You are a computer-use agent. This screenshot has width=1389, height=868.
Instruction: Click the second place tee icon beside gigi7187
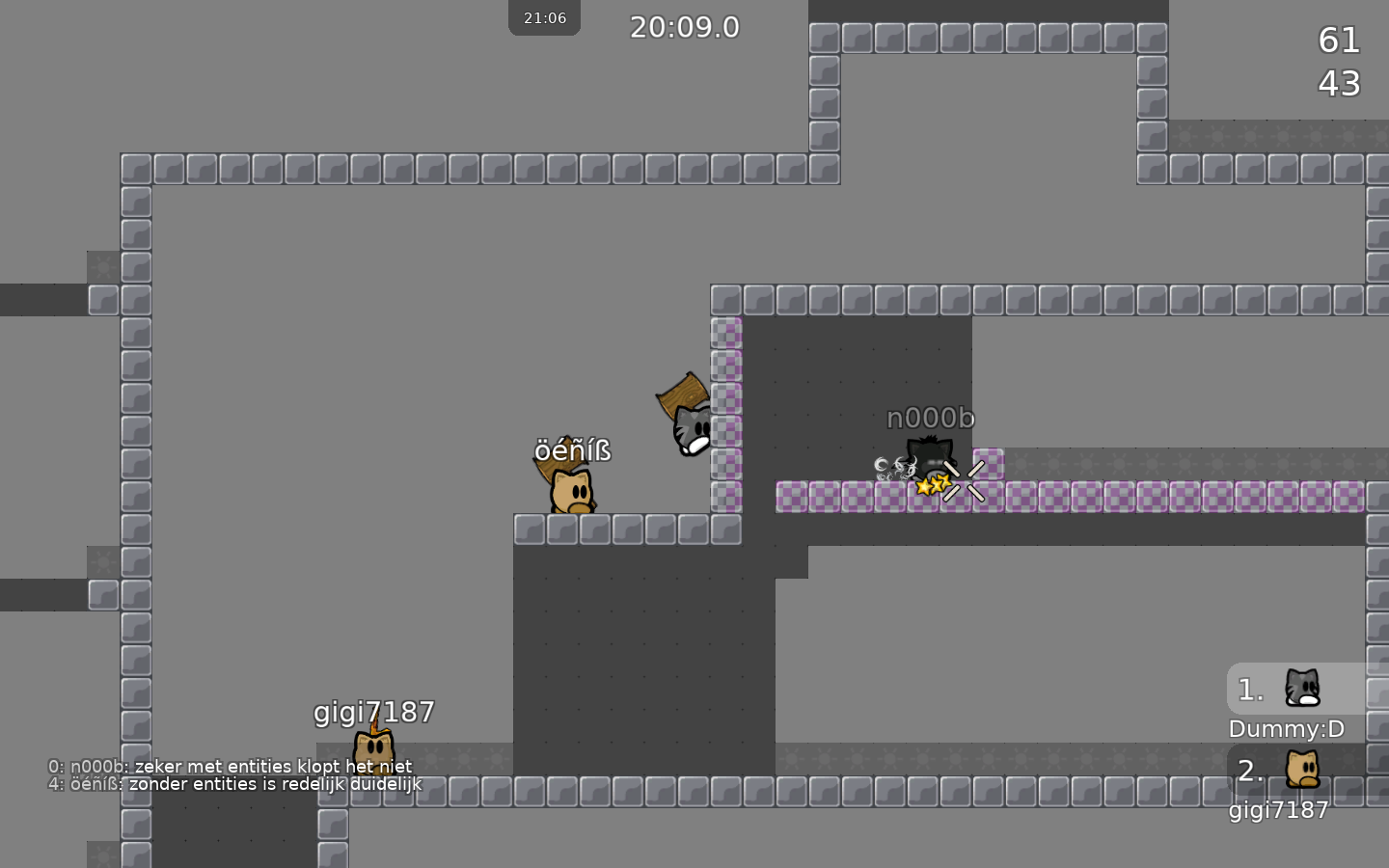1304,771
